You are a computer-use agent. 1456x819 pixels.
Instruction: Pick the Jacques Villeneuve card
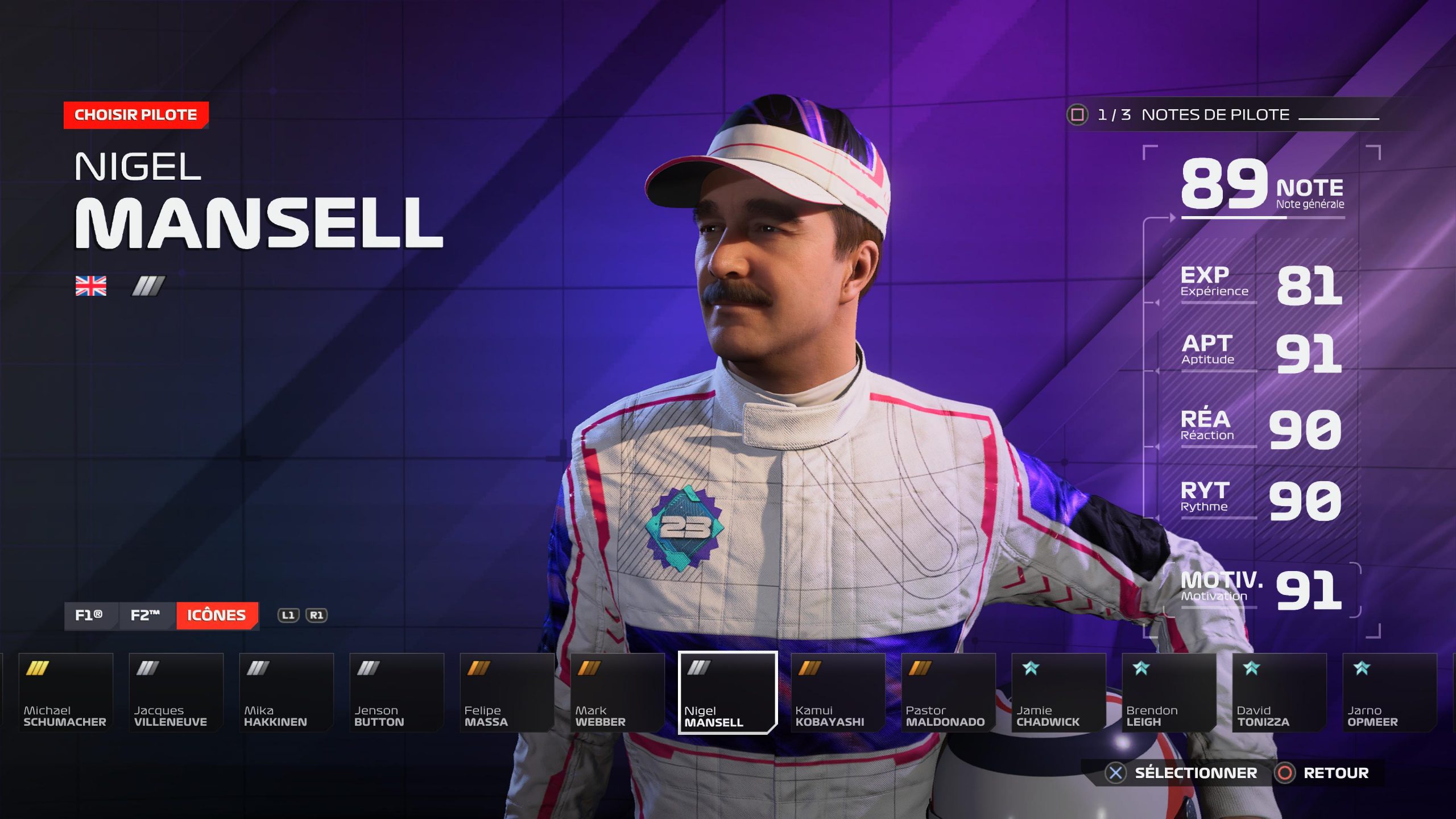click(176, 692)
